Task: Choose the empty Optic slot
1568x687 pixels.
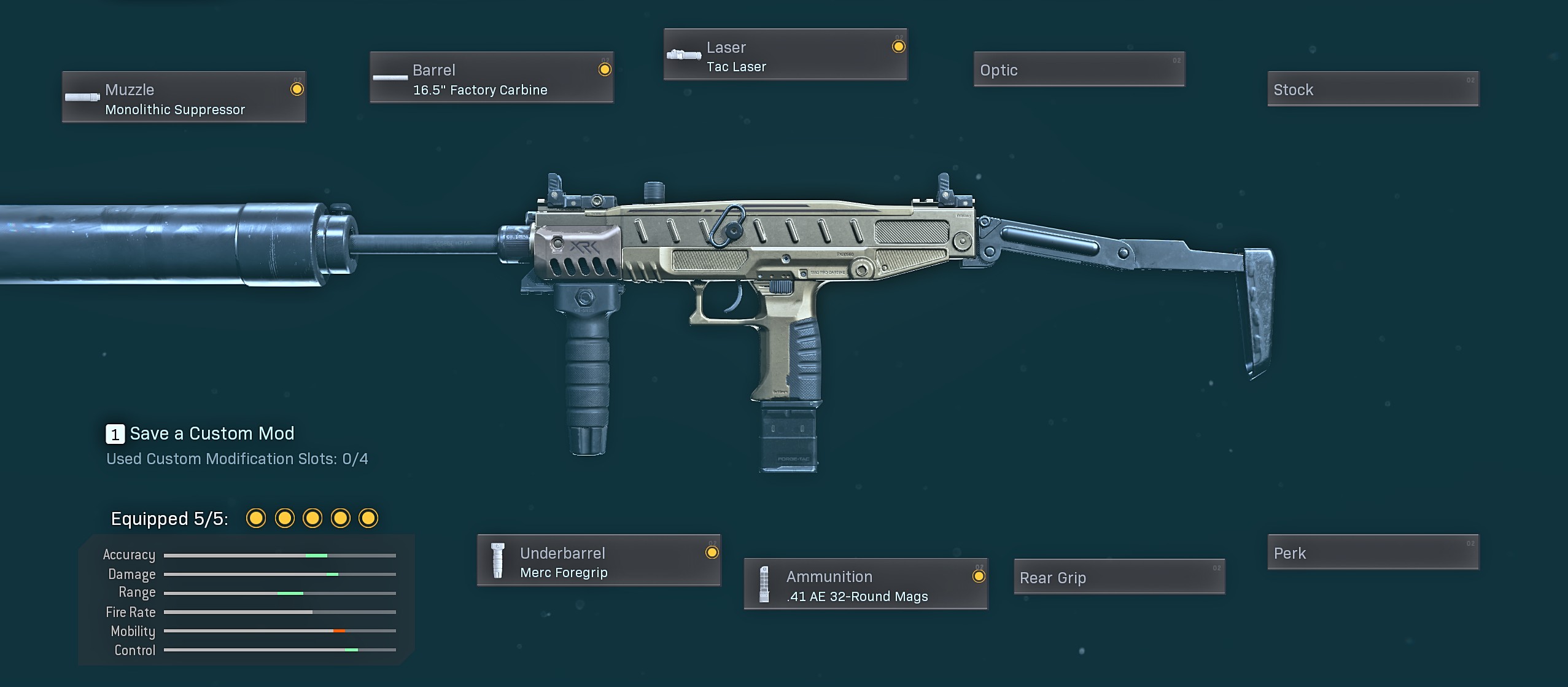Action: coord(1079,70)
